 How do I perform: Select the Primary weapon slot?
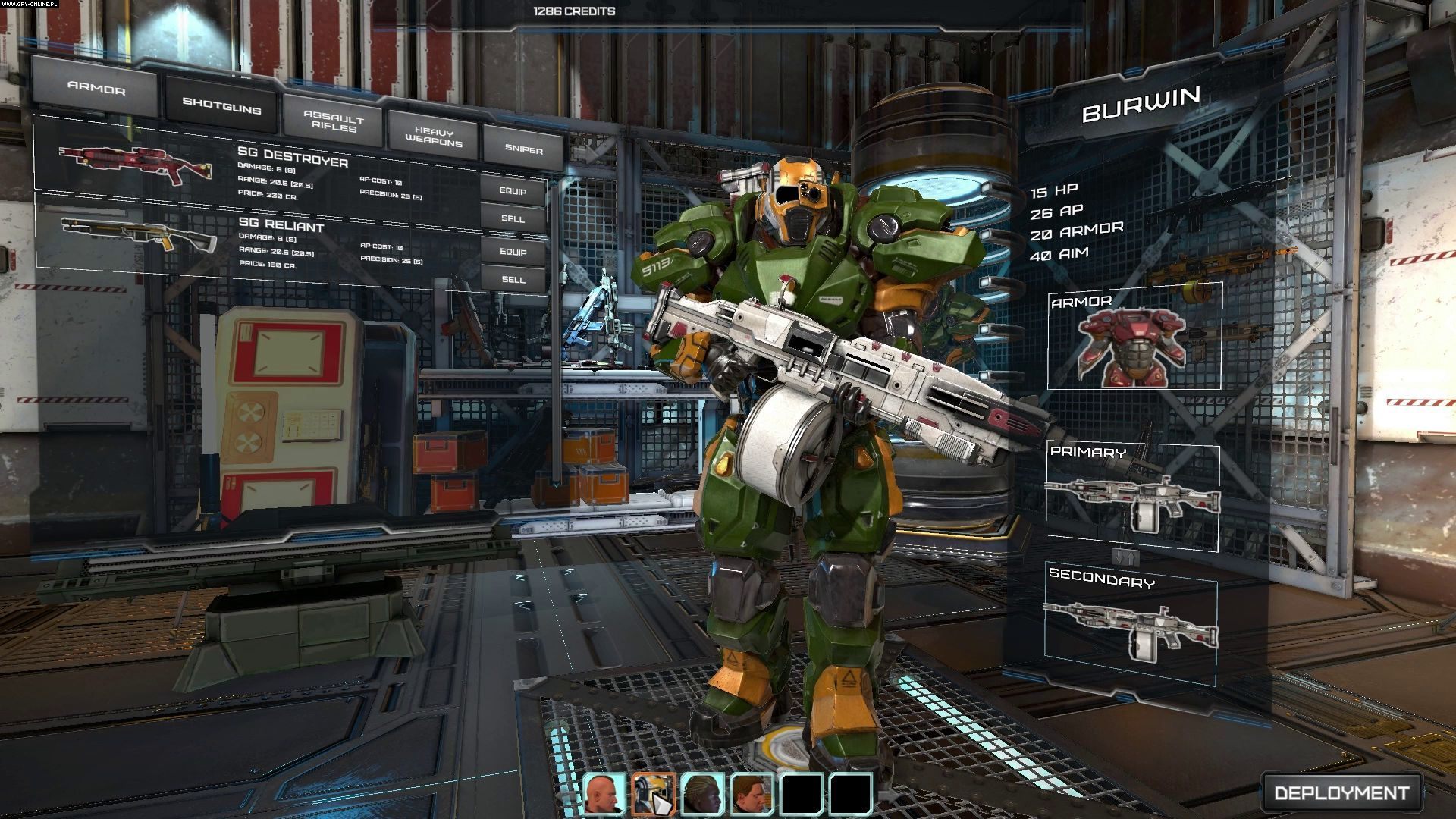coord(1132,498)
